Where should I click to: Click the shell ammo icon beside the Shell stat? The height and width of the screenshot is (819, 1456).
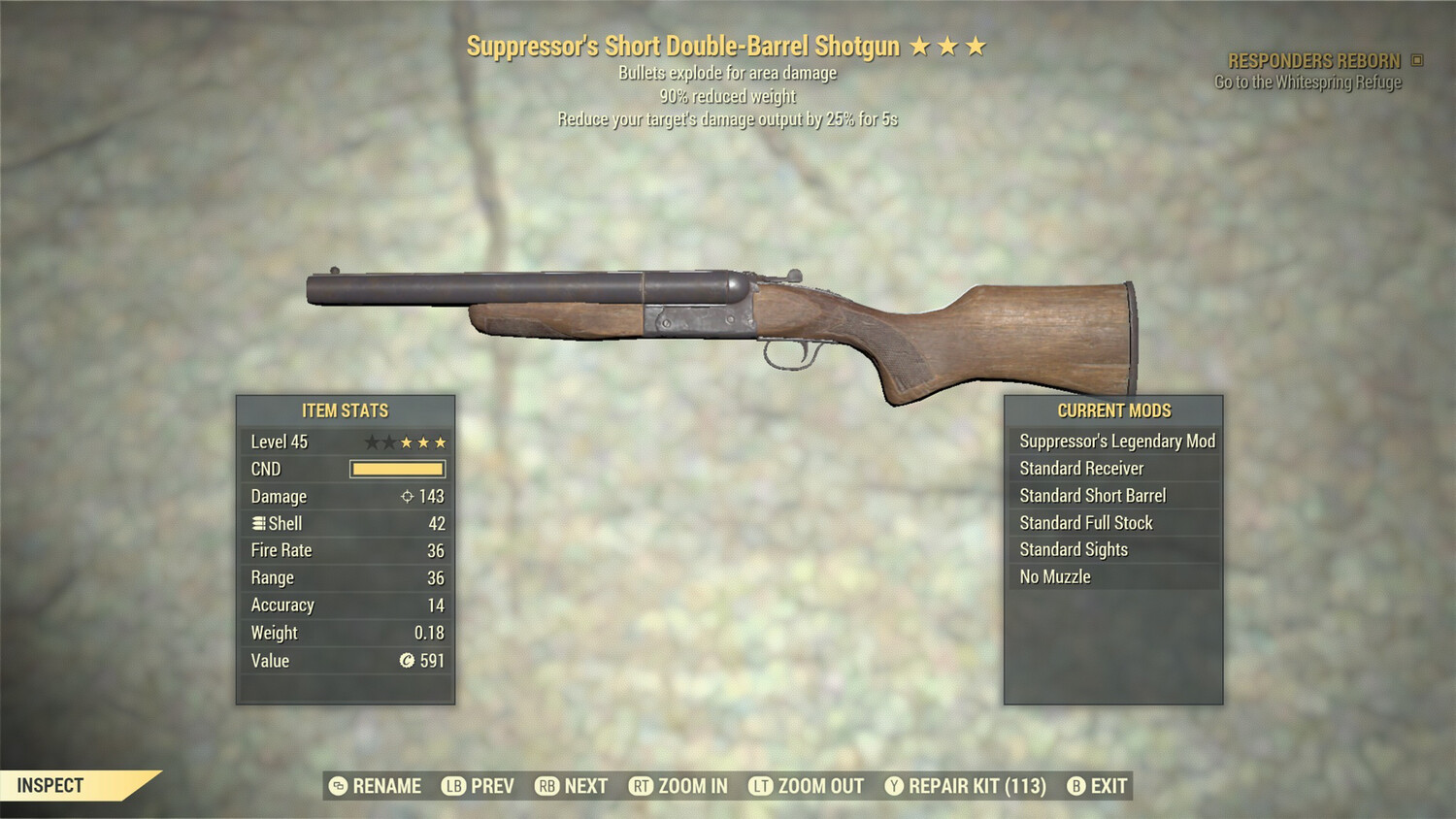[257, 524]
